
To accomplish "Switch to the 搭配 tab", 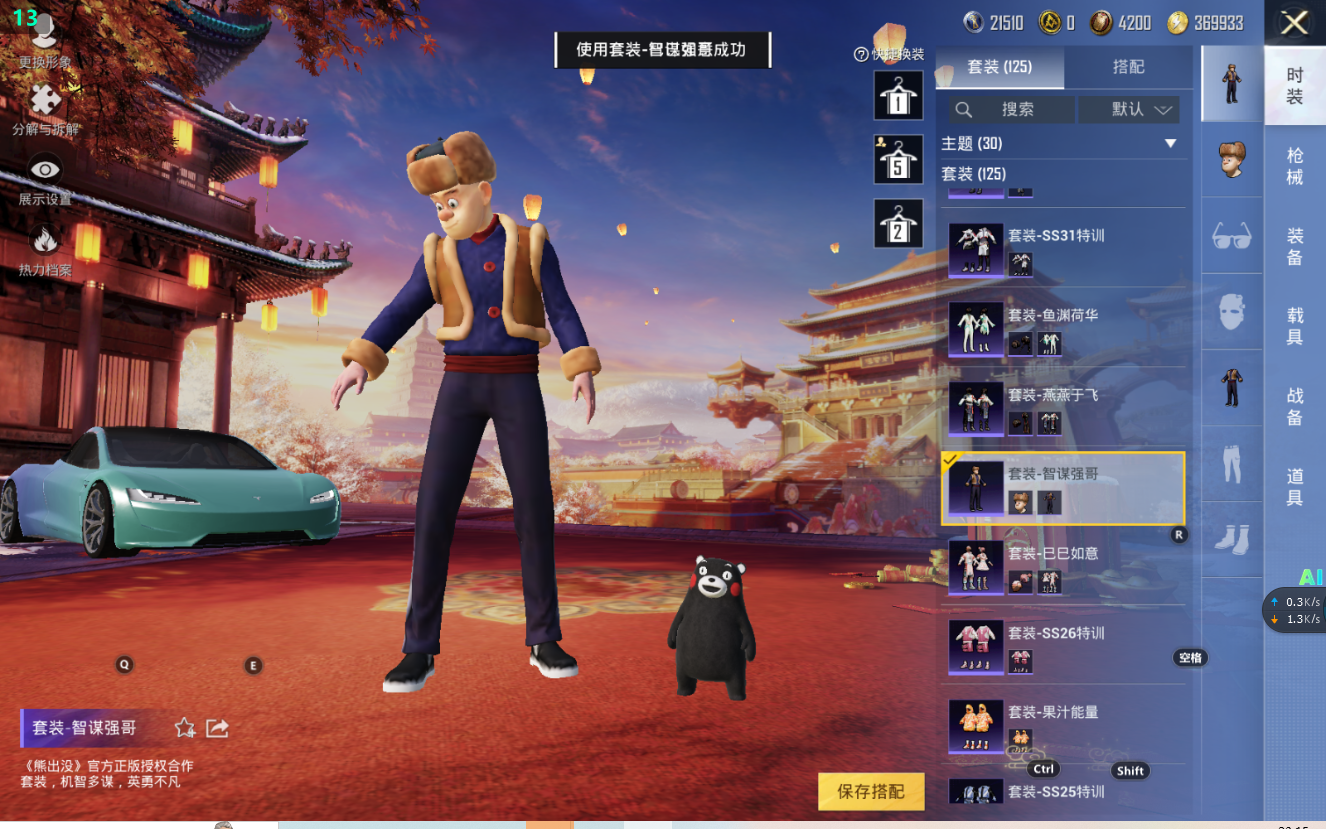I will [x=1128, y=67].
